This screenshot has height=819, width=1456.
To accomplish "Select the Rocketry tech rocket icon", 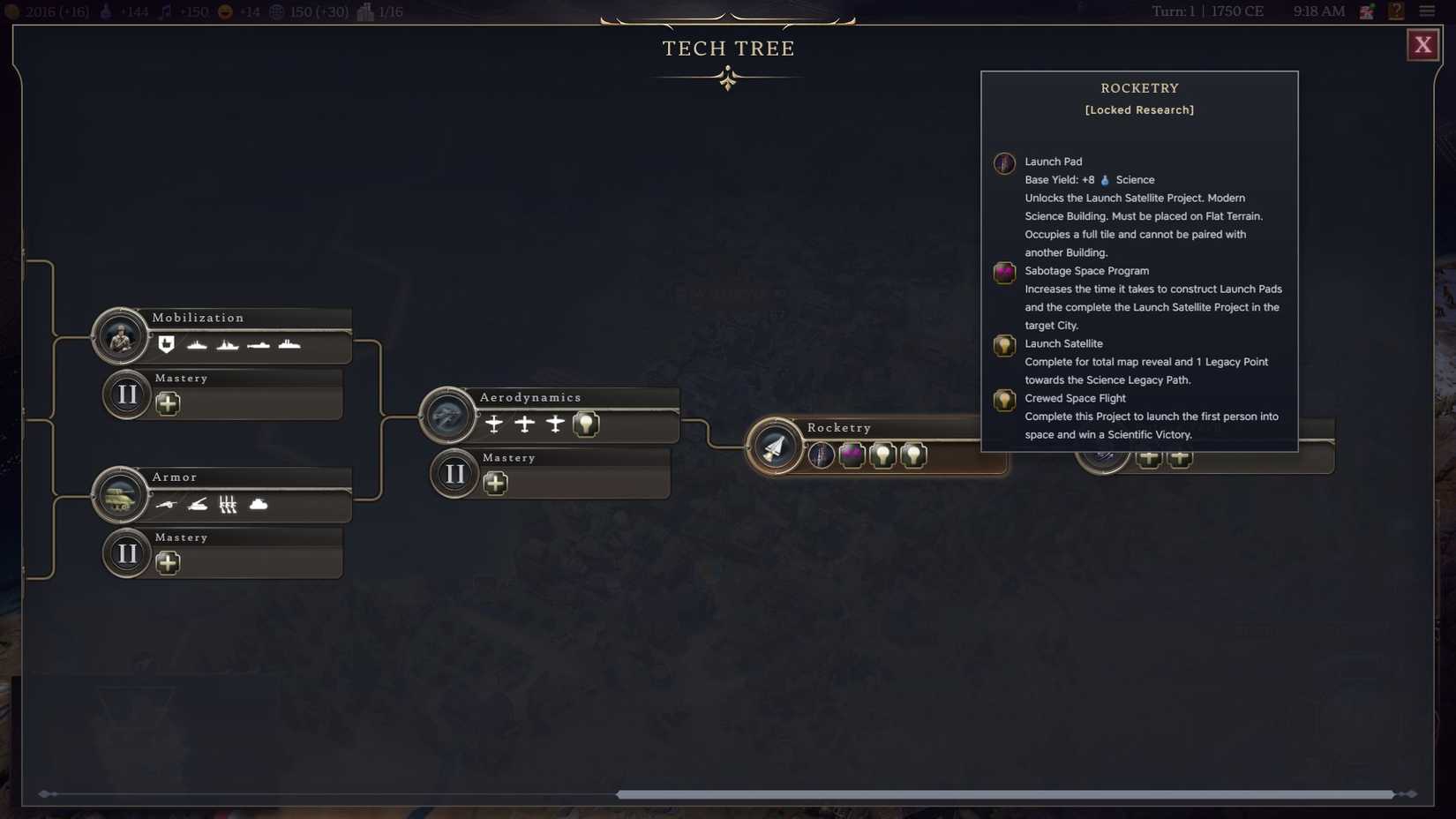I will tap(775, 446).
